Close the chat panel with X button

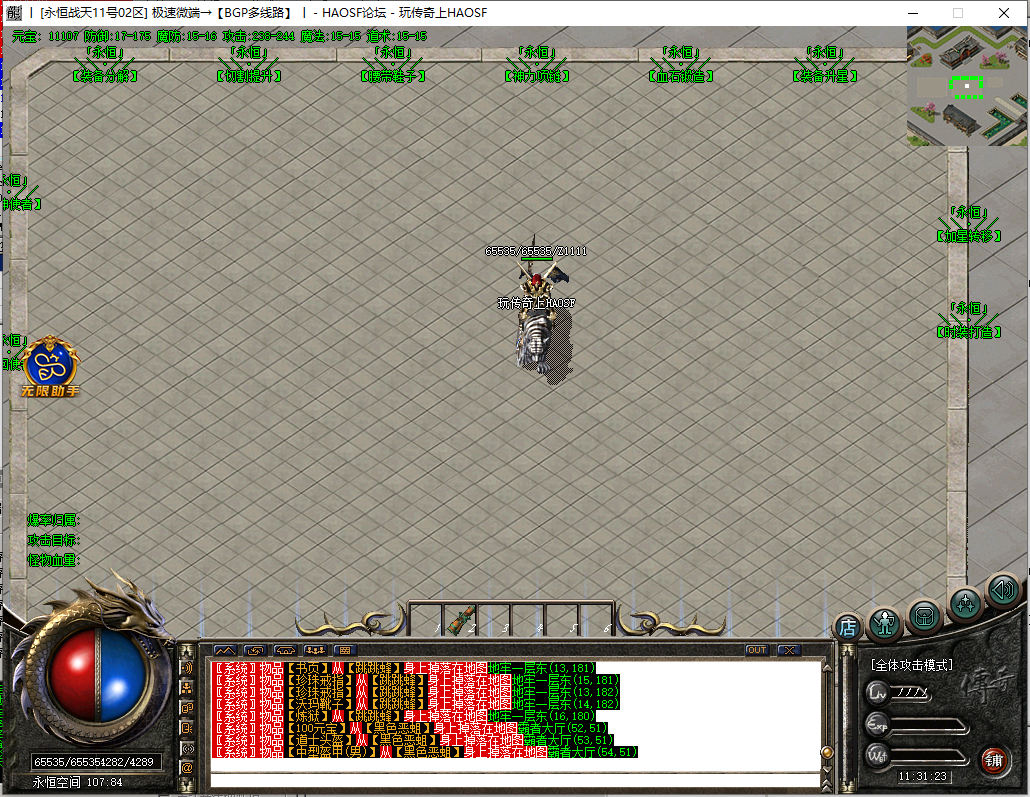789,650
